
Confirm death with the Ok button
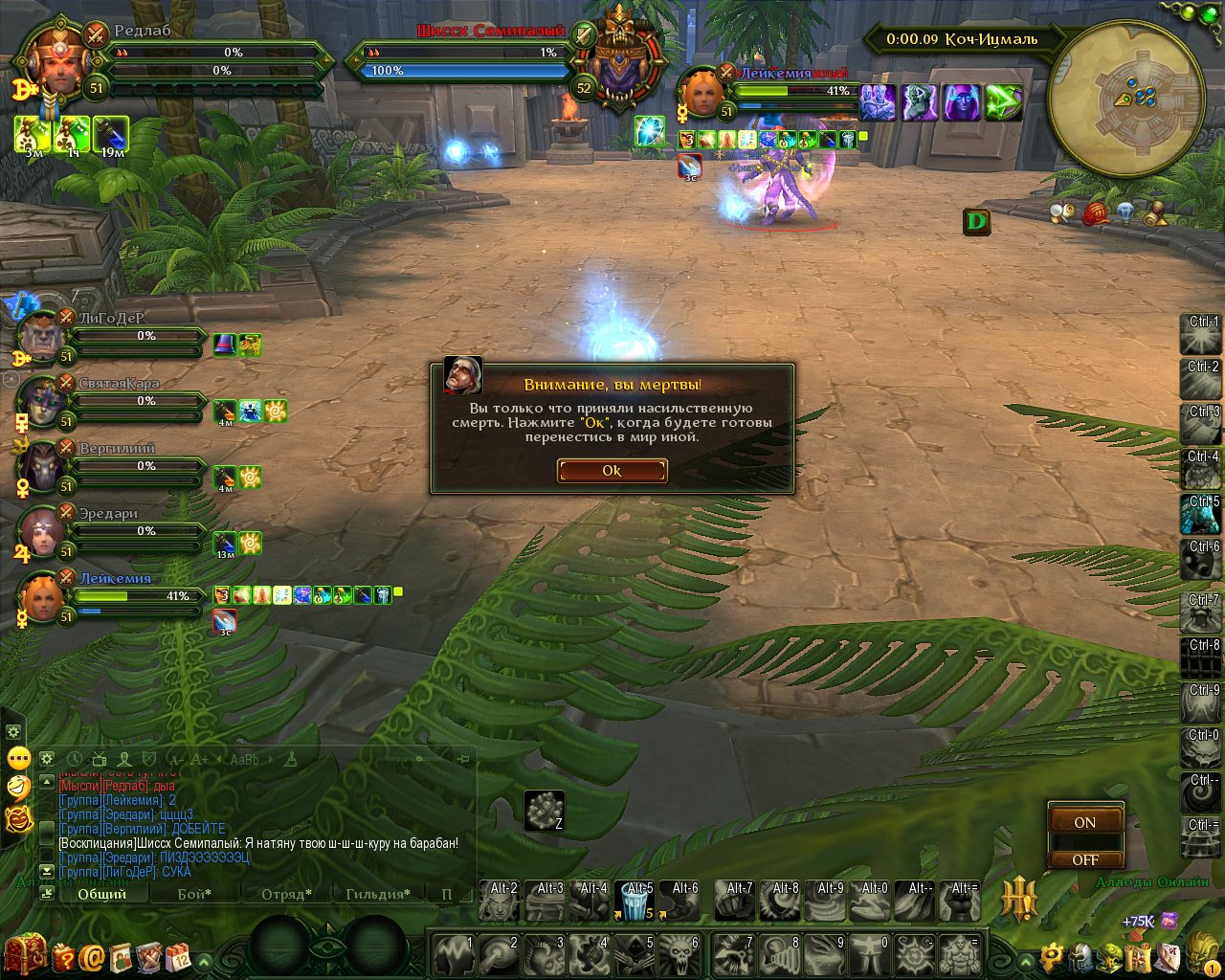(612, 470)
